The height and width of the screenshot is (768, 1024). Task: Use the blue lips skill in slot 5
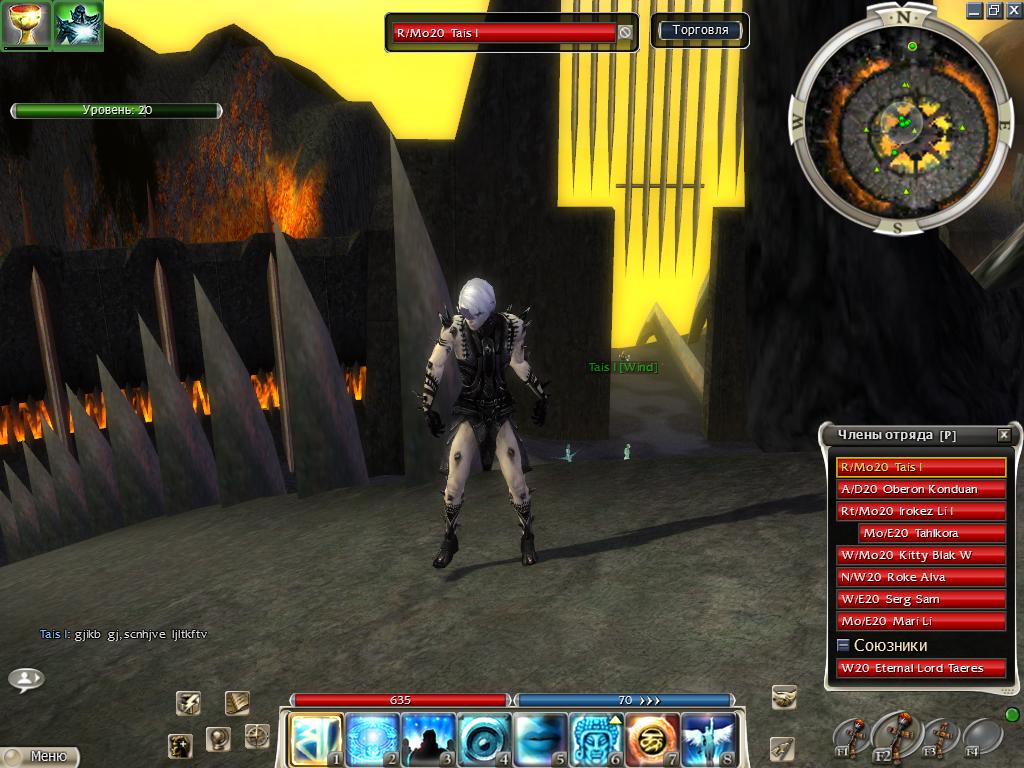click(x=541, y=739)
